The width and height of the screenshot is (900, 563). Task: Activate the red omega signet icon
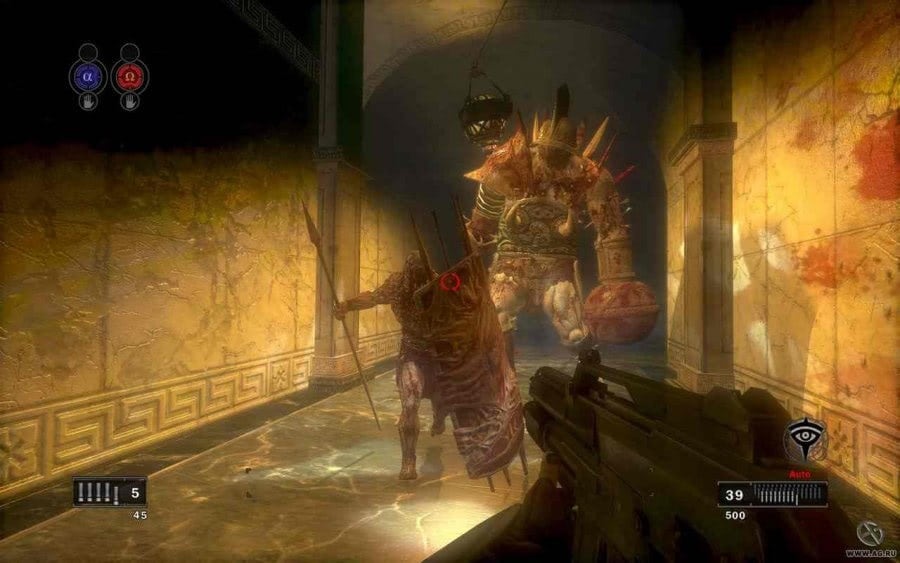point(130,75)
